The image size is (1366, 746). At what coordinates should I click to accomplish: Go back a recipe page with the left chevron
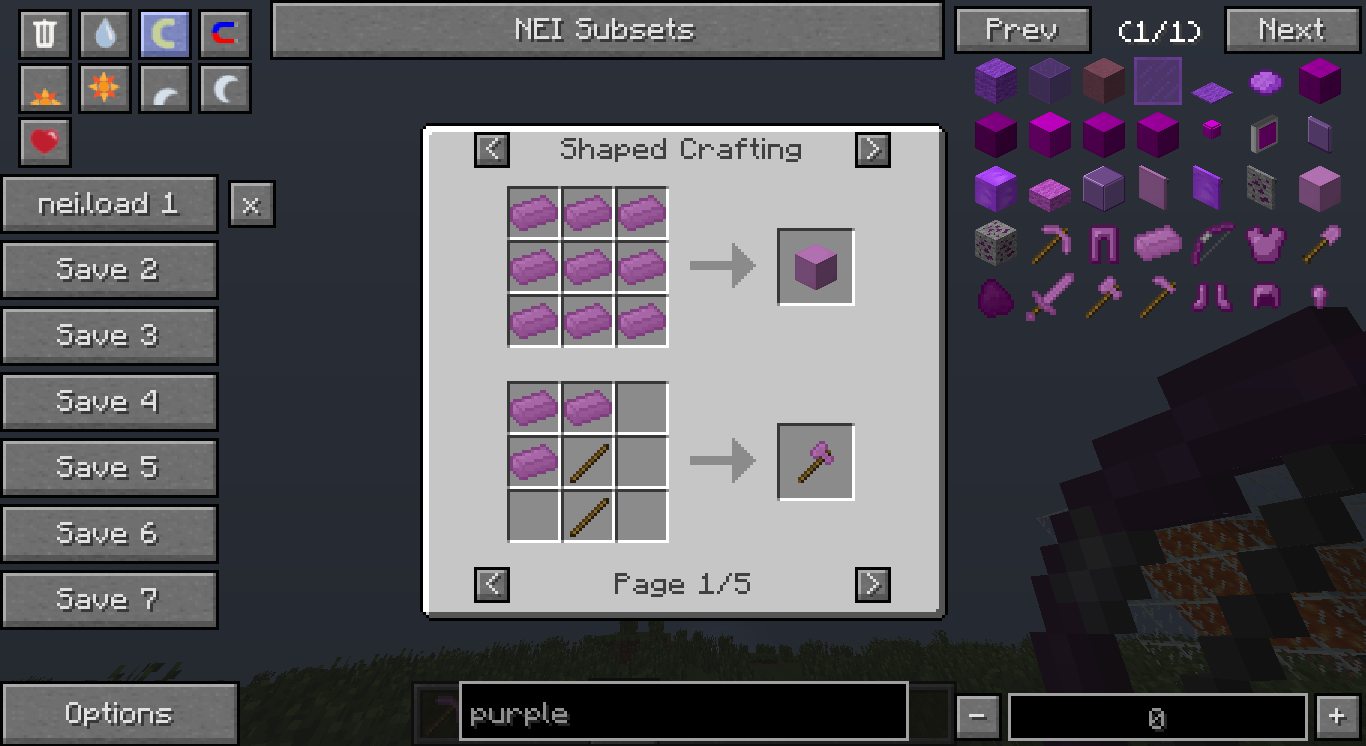pos(491,584)
